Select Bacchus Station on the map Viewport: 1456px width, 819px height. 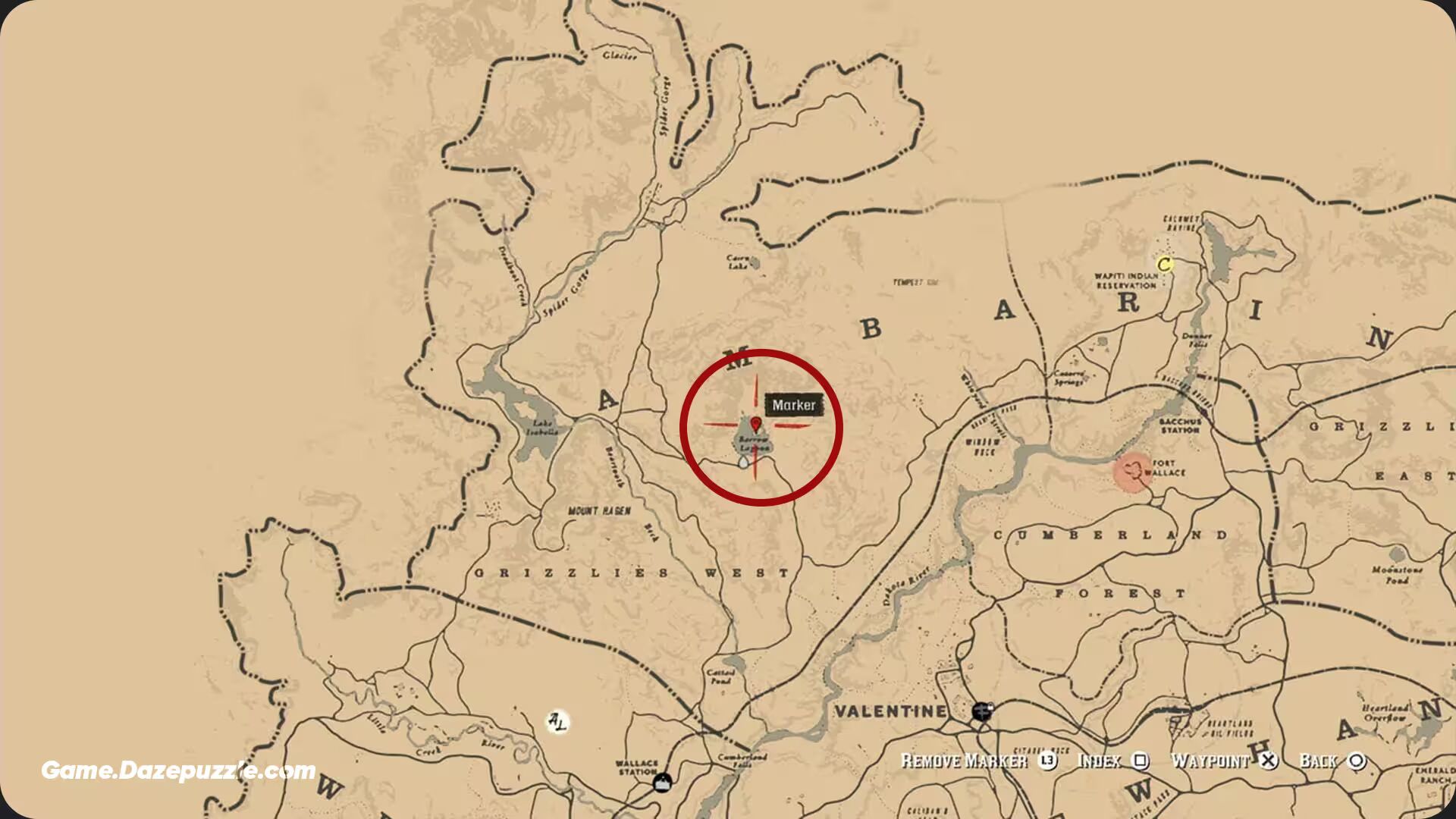tap(1181, 426)
